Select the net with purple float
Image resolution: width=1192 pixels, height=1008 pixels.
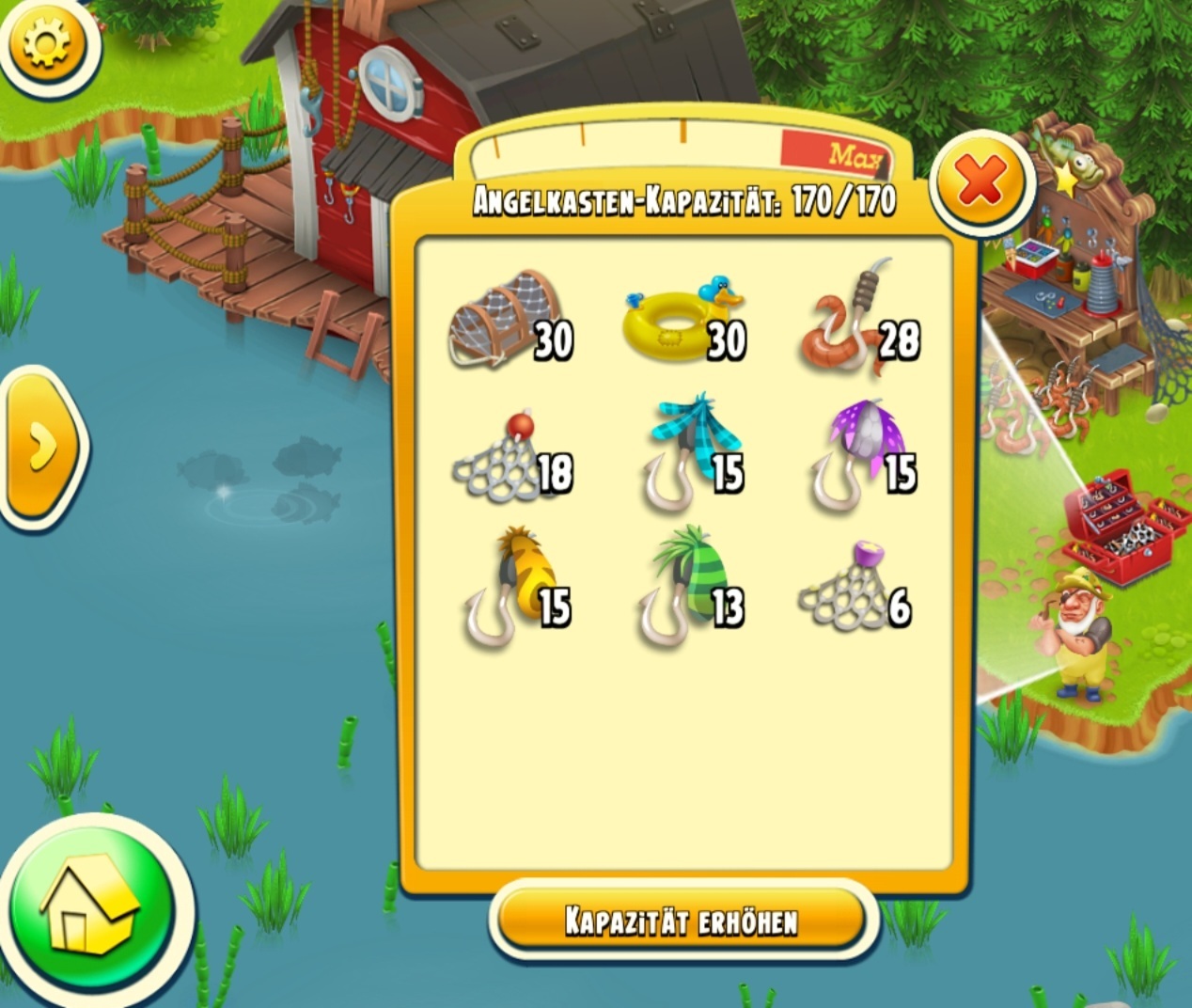846,589
